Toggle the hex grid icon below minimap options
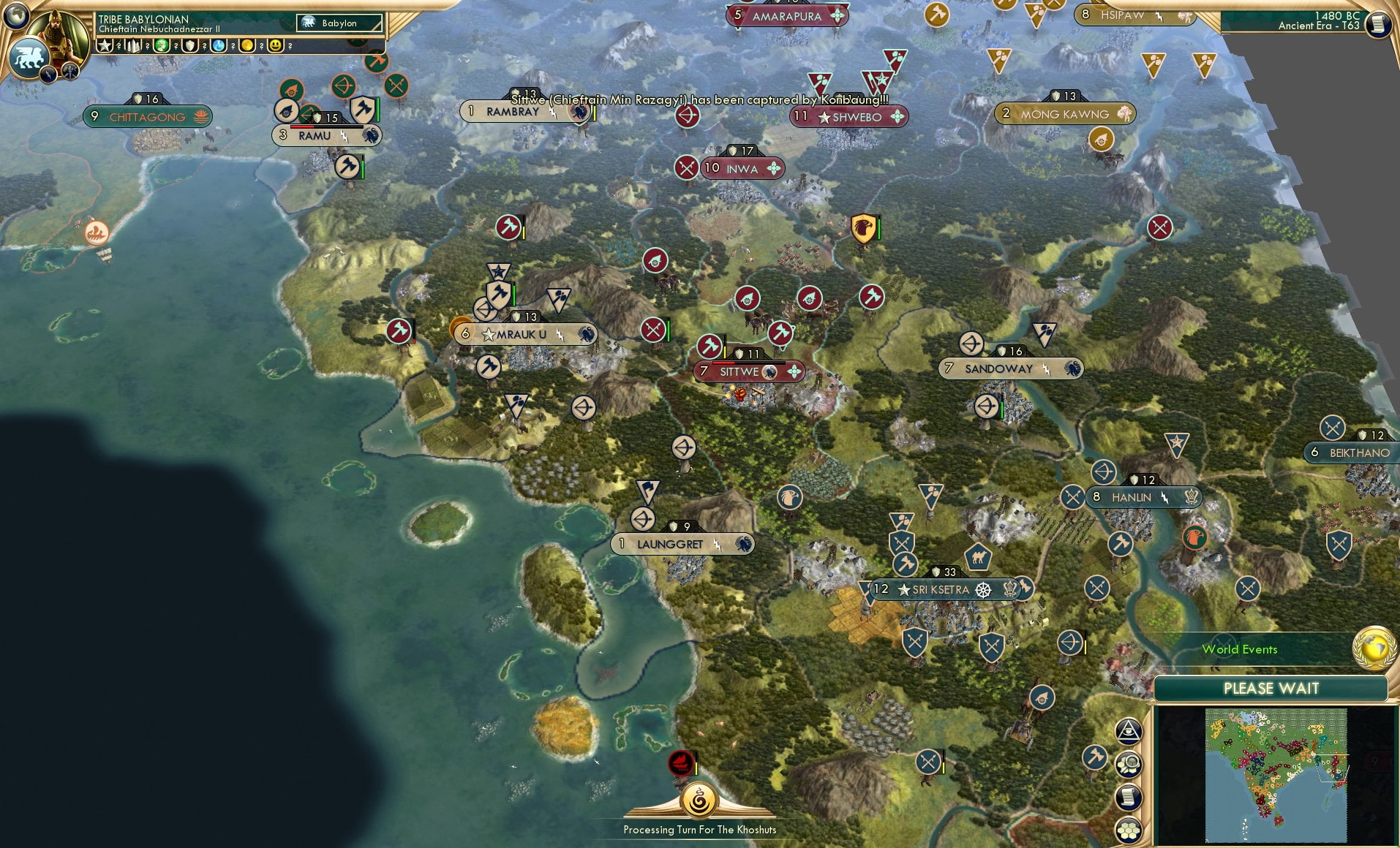 tap(1129, 828)
